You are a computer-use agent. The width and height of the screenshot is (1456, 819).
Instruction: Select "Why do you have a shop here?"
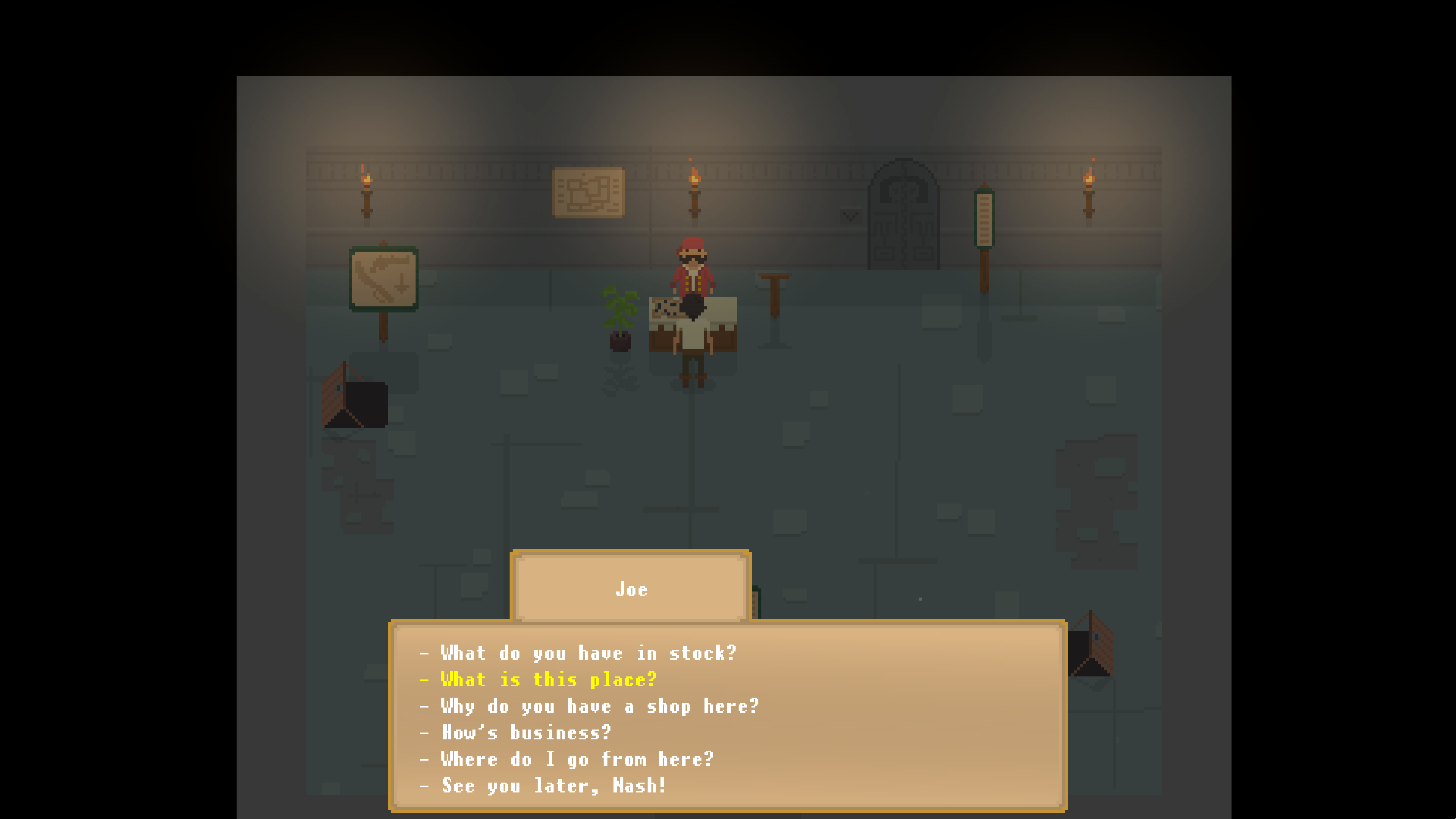(599, 706)
